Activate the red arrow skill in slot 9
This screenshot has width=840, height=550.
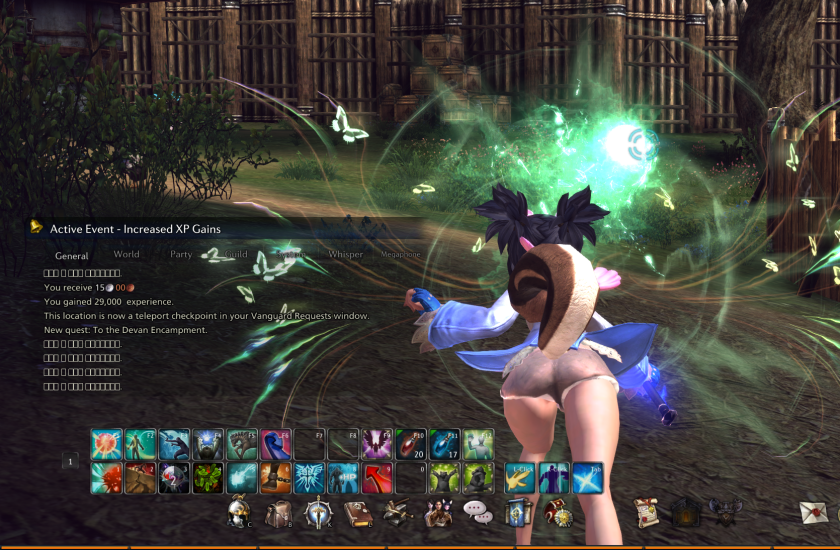[376, 477]
